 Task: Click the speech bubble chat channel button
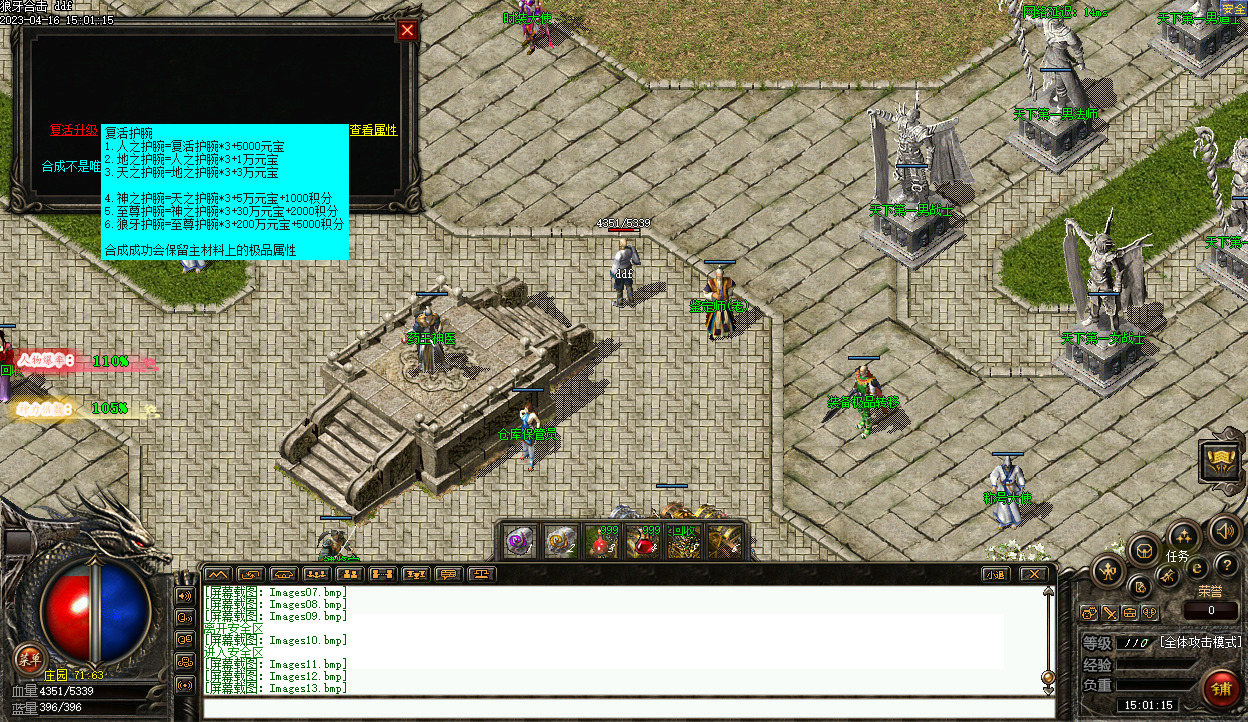coord(449,574)
